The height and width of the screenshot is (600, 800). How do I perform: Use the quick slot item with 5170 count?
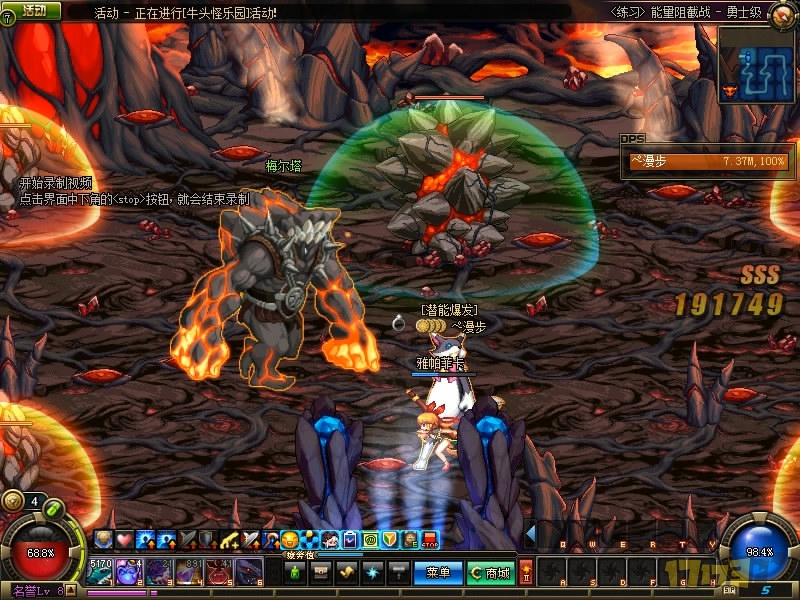point(102,573)
